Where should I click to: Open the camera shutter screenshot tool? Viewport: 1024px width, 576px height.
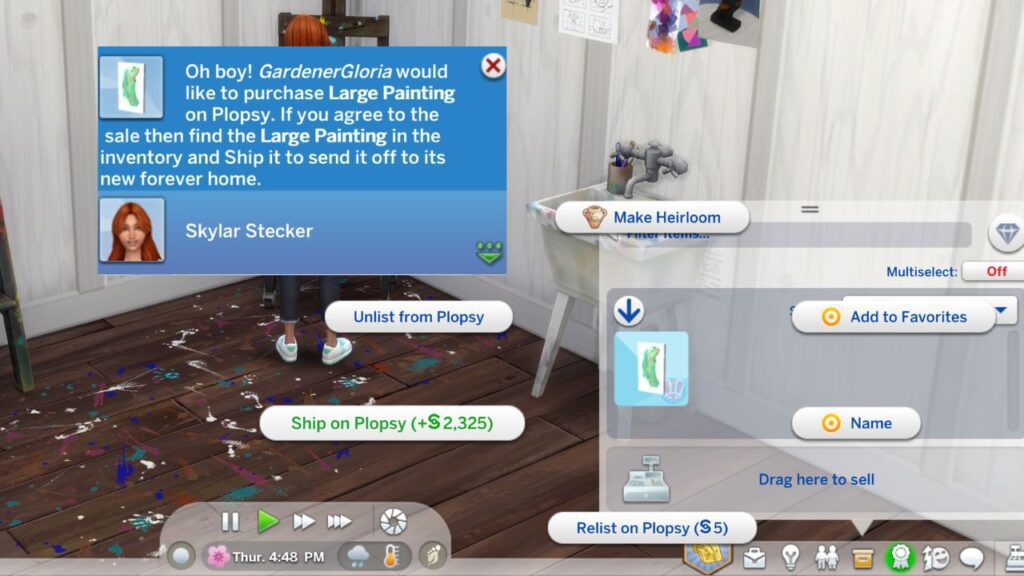393,521
